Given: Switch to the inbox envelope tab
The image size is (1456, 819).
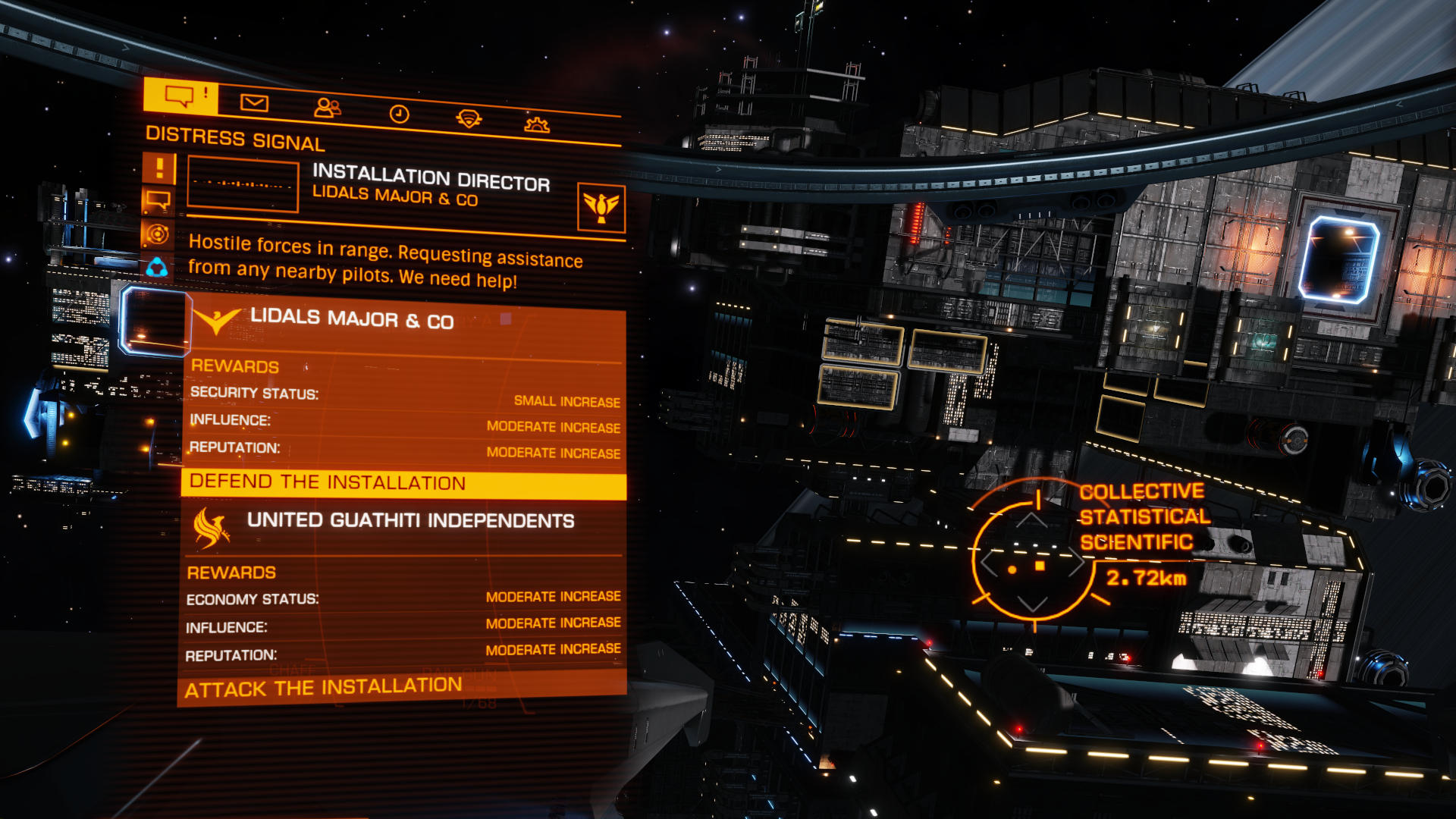Looking at the screenshot, I should pos(254,102).
